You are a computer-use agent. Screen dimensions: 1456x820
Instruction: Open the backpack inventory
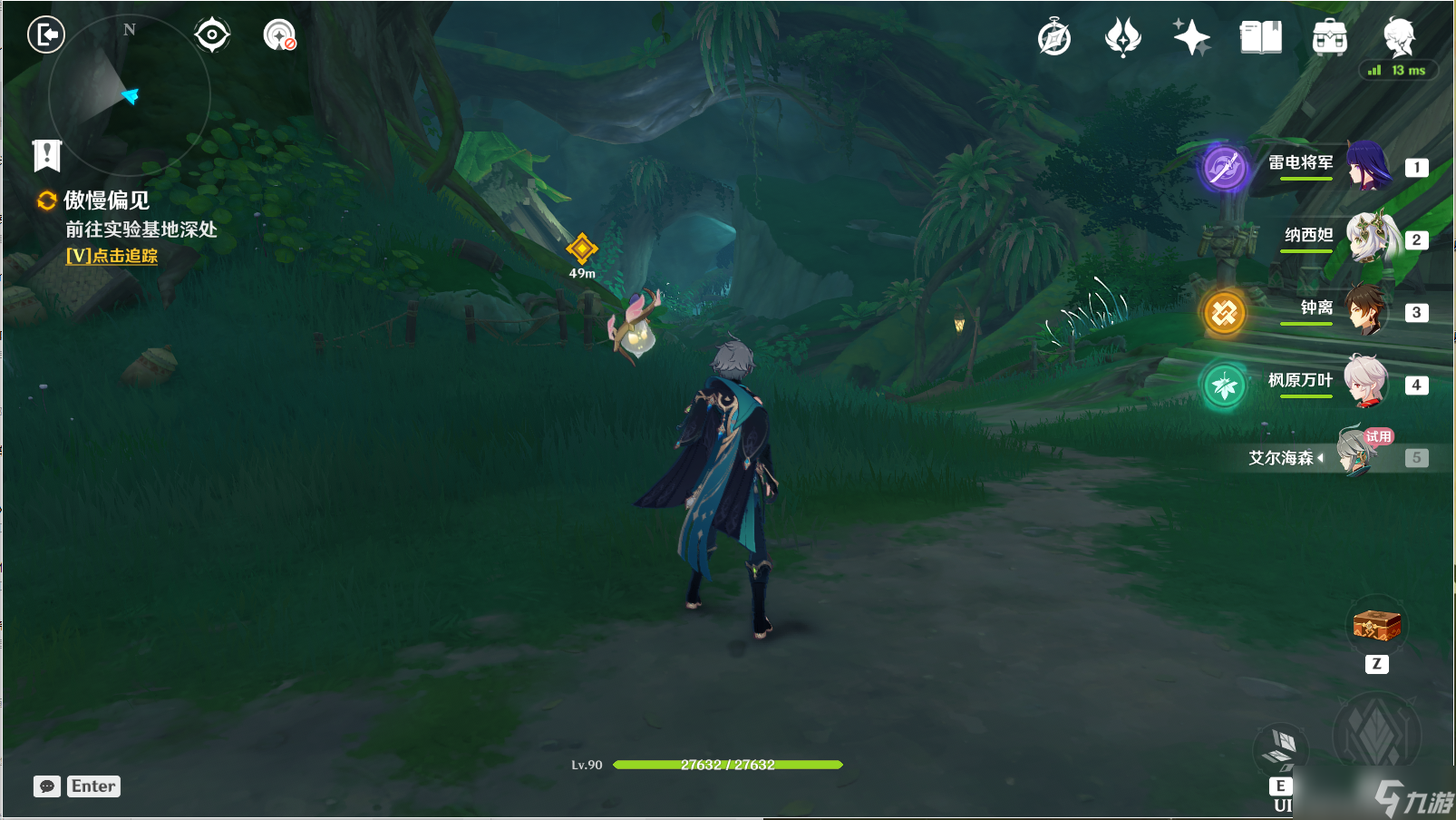[1329, 38]
